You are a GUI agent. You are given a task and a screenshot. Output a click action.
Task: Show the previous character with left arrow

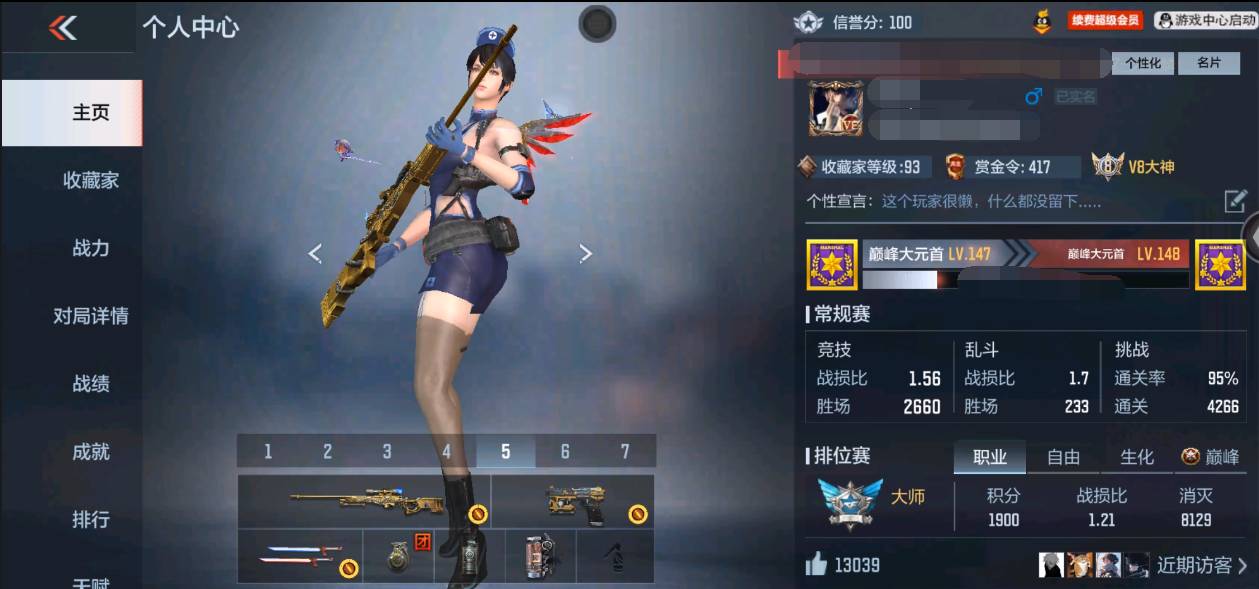coord(315,254)
